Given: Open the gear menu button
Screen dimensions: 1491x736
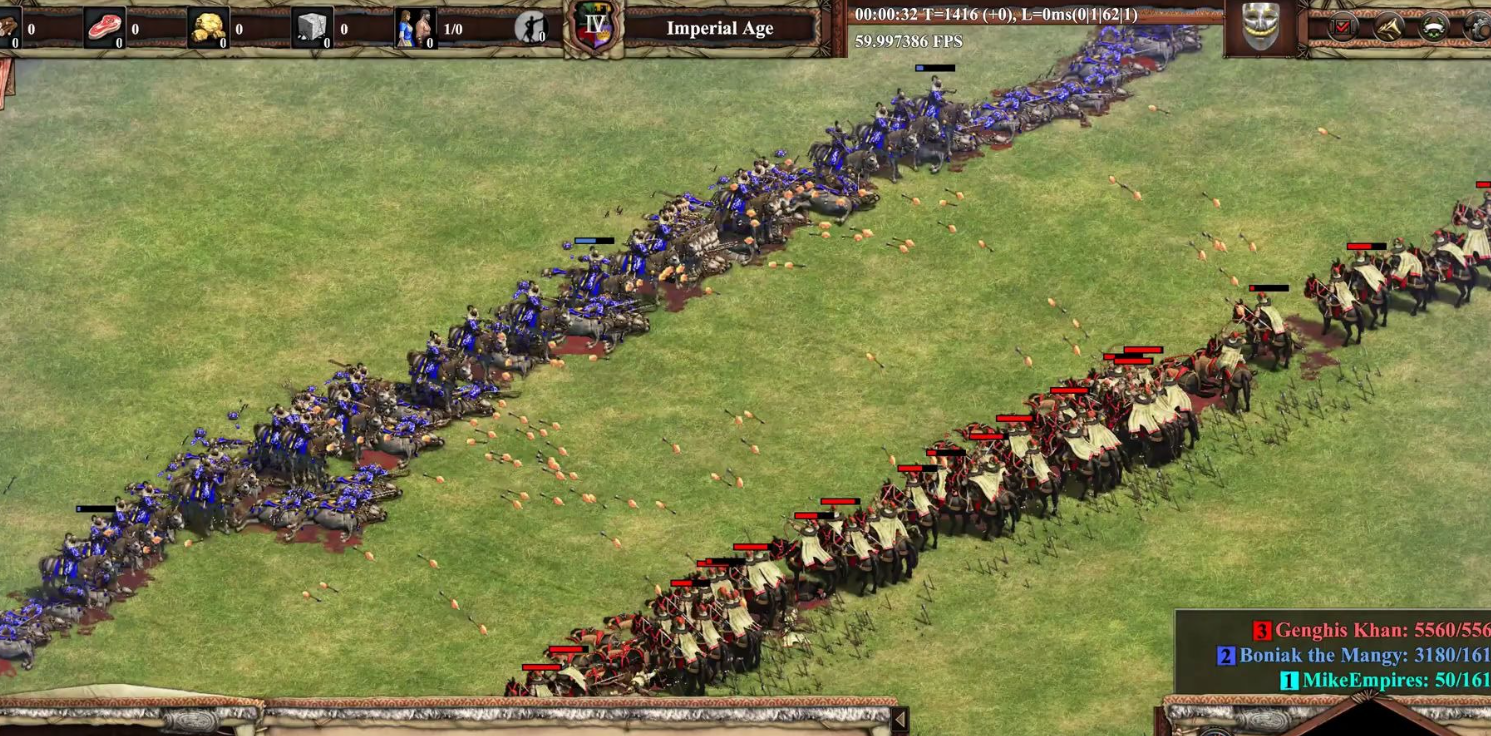Looking at the screenshot, I should click(1478, 28).
